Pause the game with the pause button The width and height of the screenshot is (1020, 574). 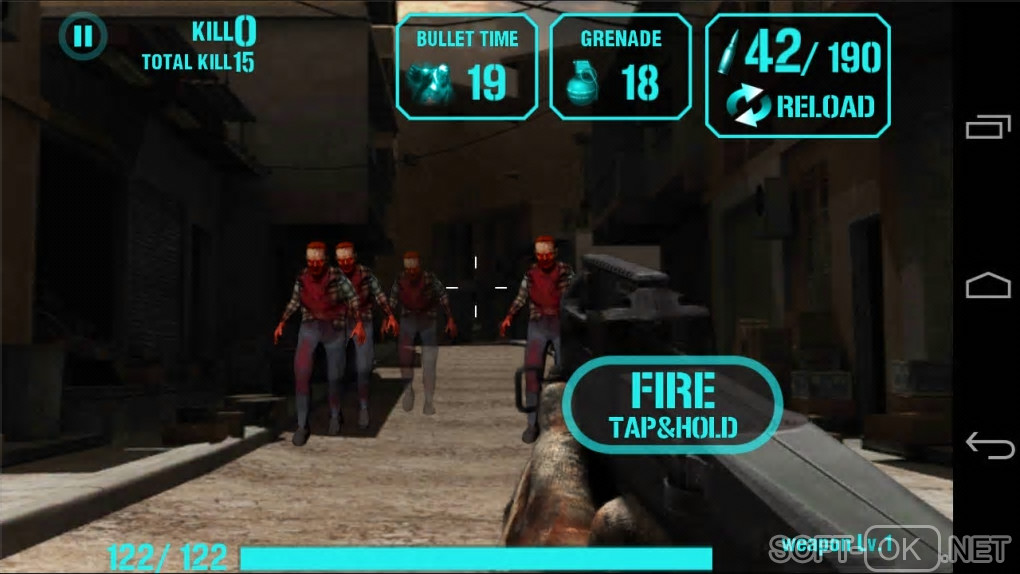click(83, 38)
